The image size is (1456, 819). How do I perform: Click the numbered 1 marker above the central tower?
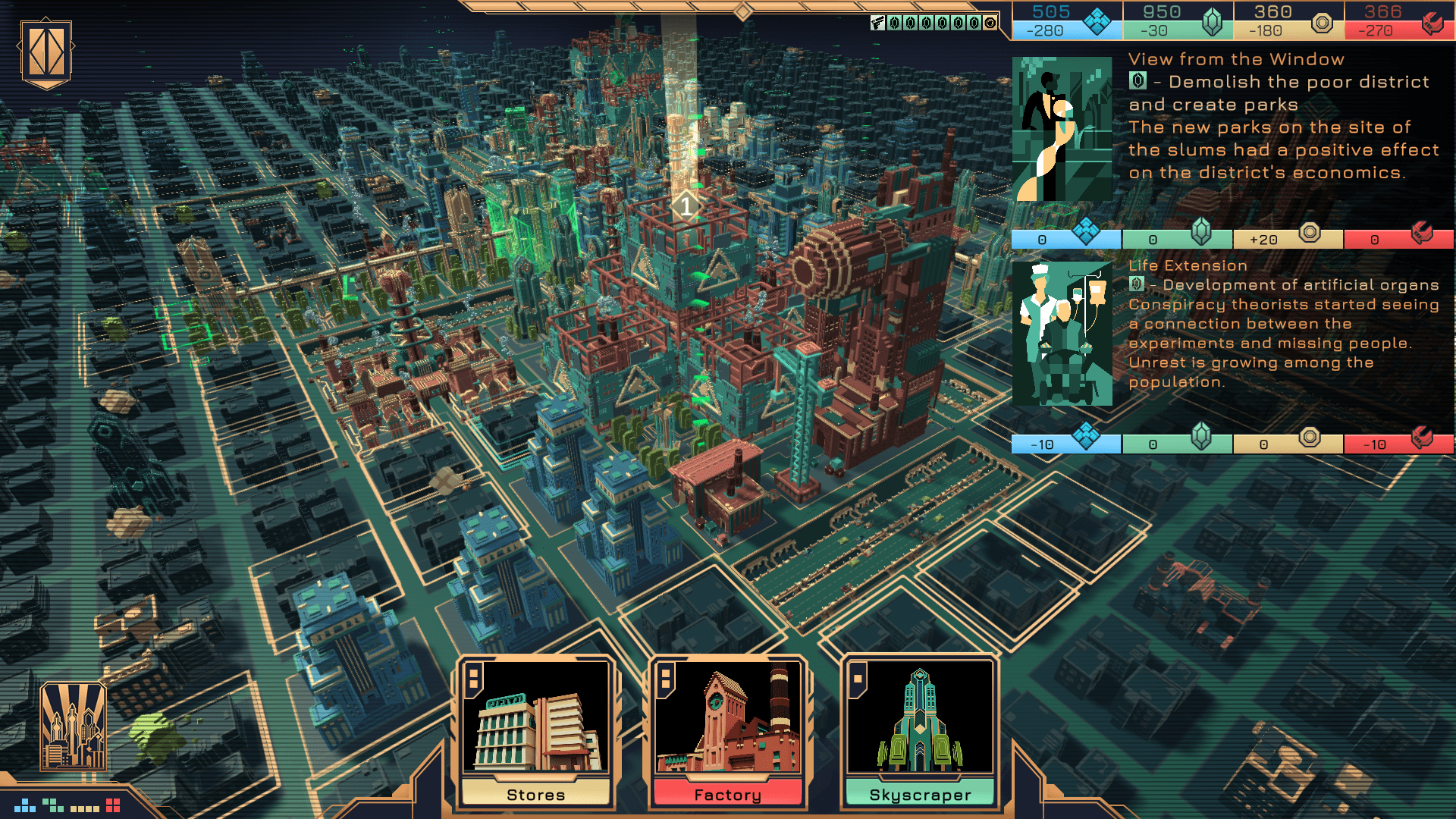tap(686, 205)
